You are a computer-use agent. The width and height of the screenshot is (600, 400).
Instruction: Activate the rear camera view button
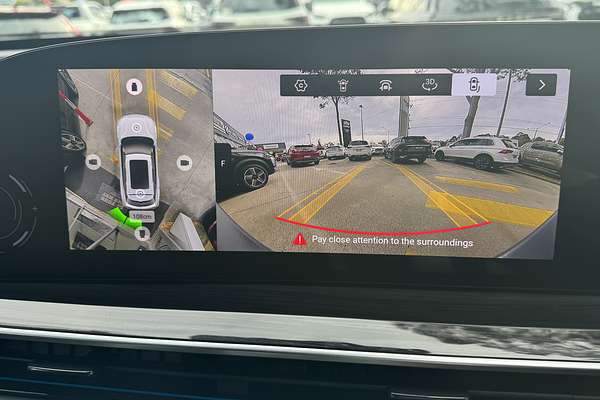(x=142, y=233)
